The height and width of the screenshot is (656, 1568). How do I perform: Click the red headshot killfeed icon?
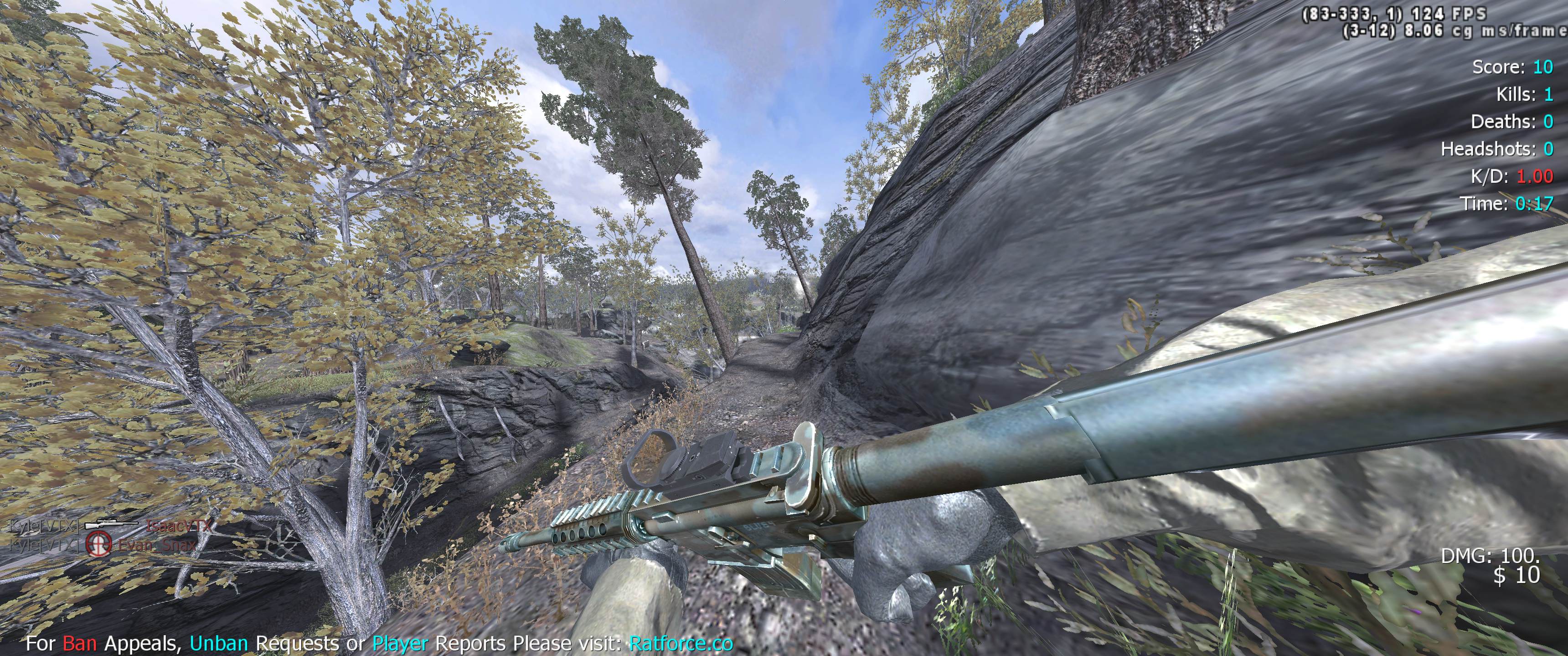(98, 543)
